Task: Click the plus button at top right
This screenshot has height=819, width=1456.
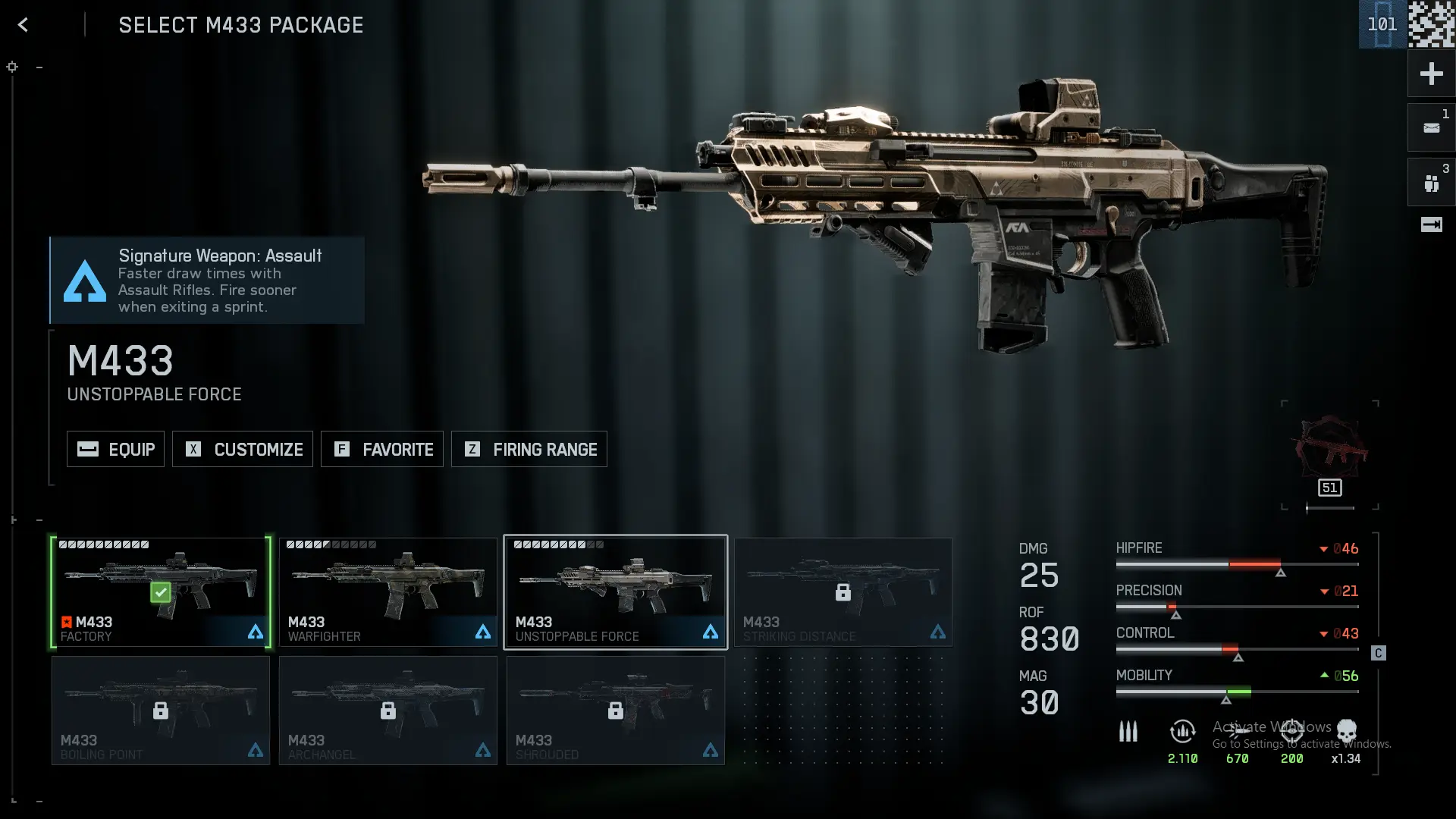Action: [x=1431, y=74]
